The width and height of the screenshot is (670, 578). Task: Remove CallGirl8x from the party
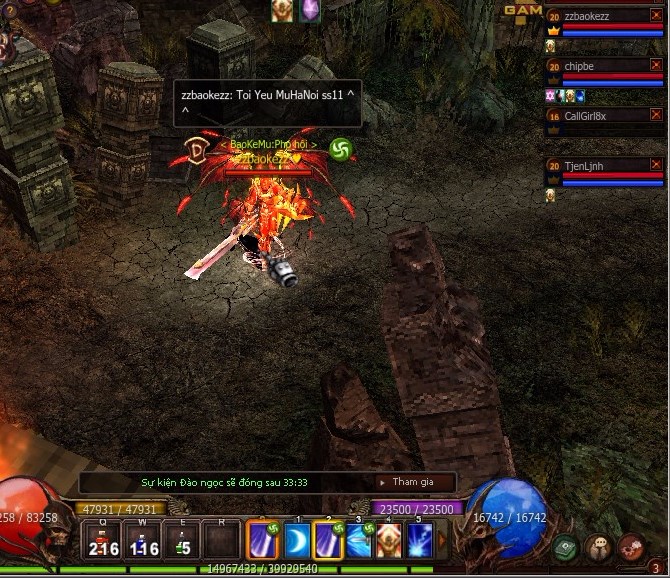pos(656,115)
